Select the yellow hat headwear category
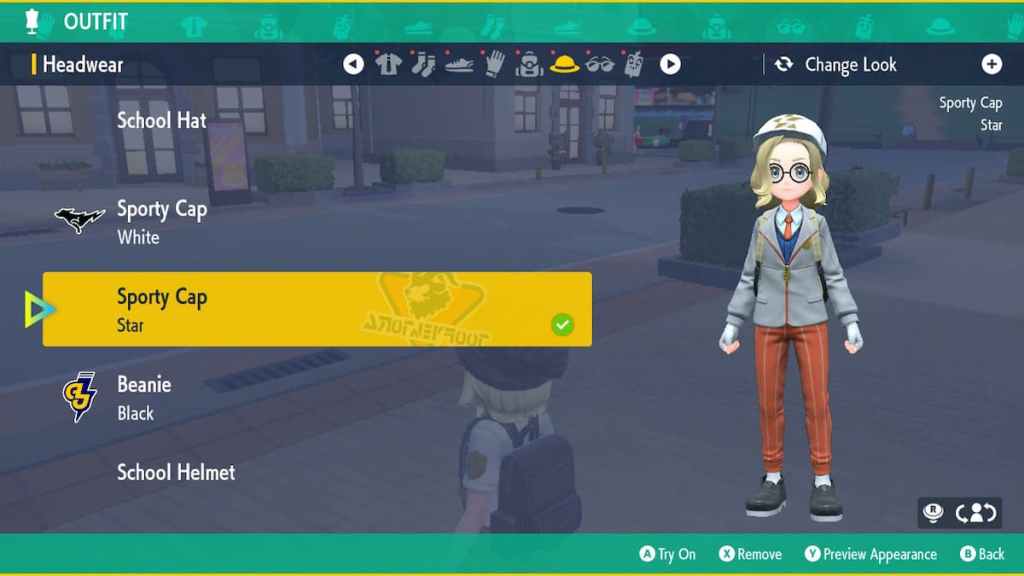Screen dimensions: 1024x576 coord(565,65)
